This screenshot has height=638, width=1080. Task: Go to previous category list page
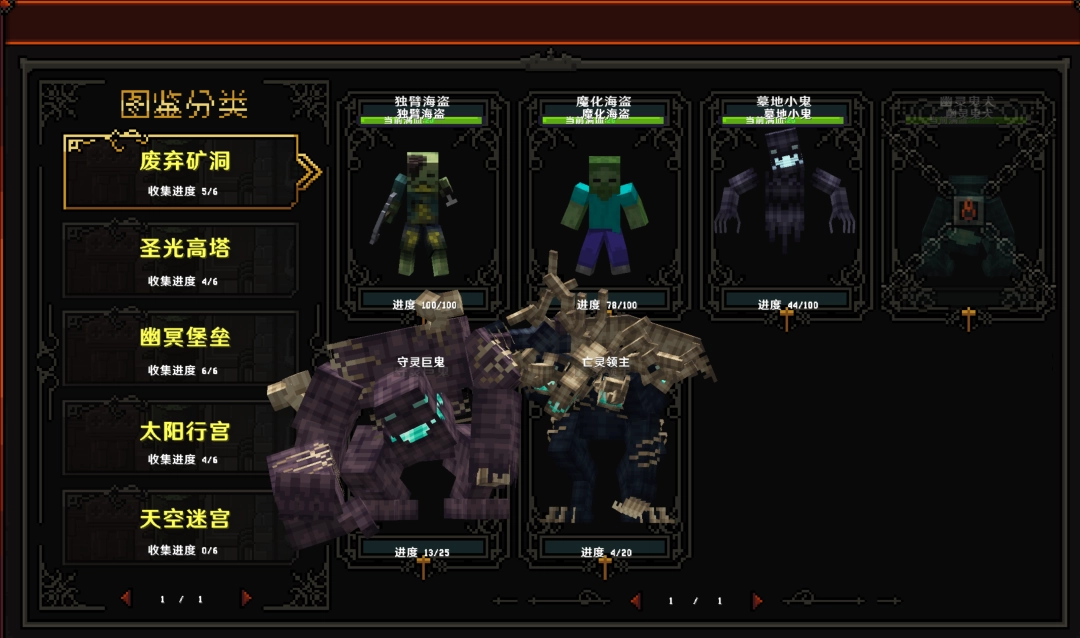click(126, 598)
